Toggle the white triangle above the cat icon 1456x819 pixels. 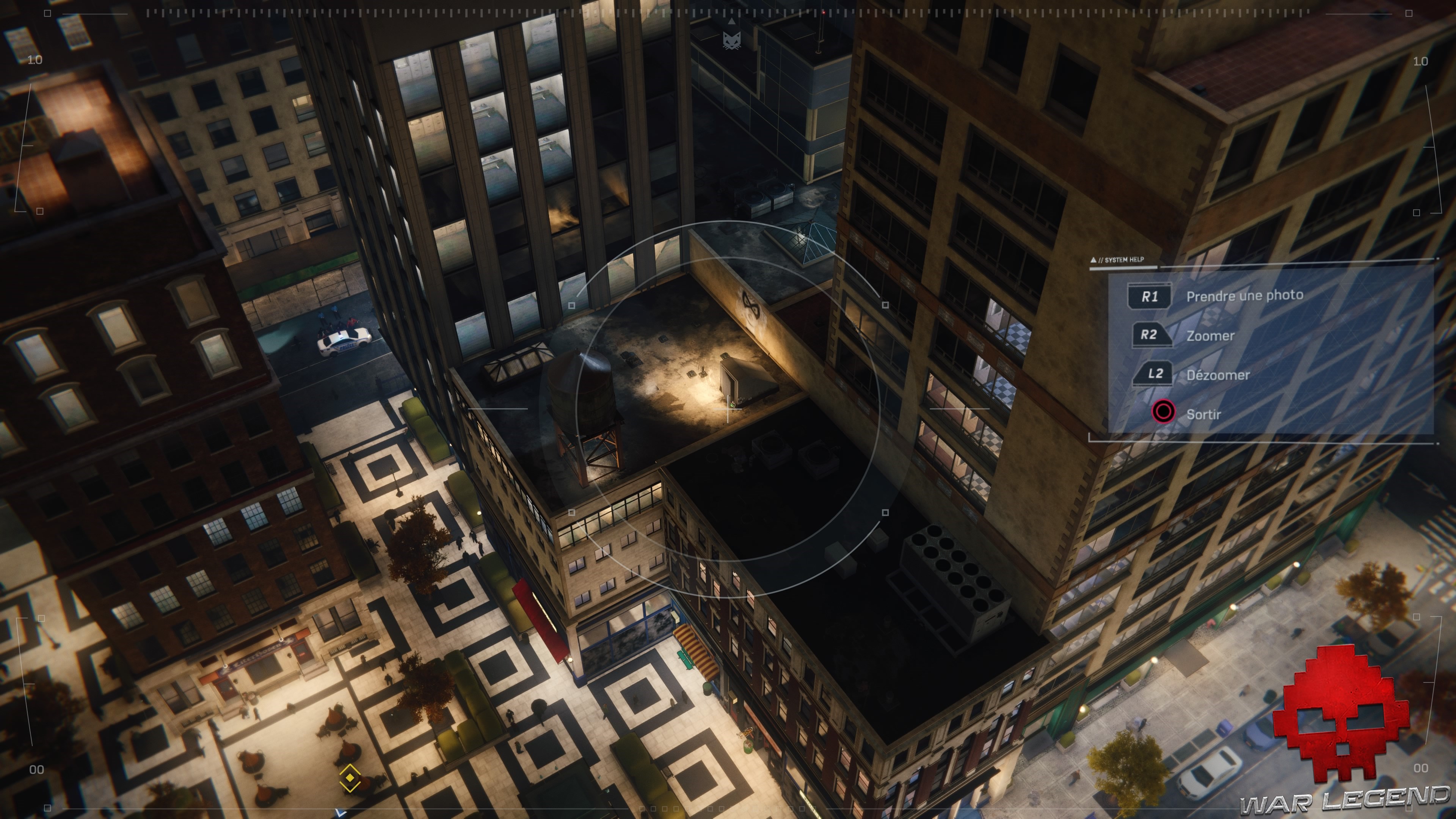(732, 22)
